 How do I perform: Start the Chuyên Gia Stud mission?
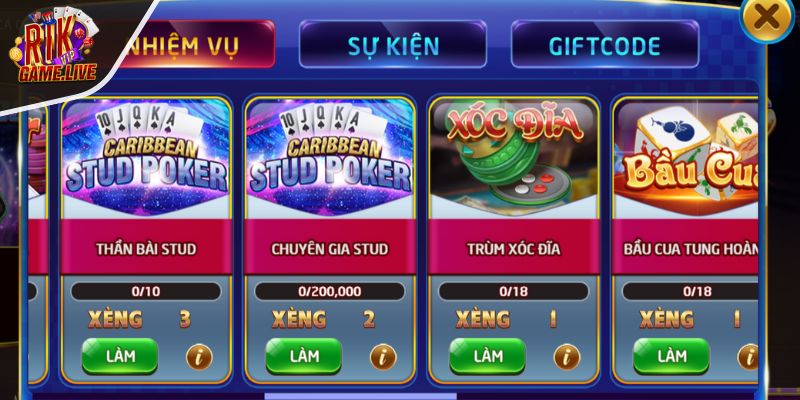click(x=304, y=355)
